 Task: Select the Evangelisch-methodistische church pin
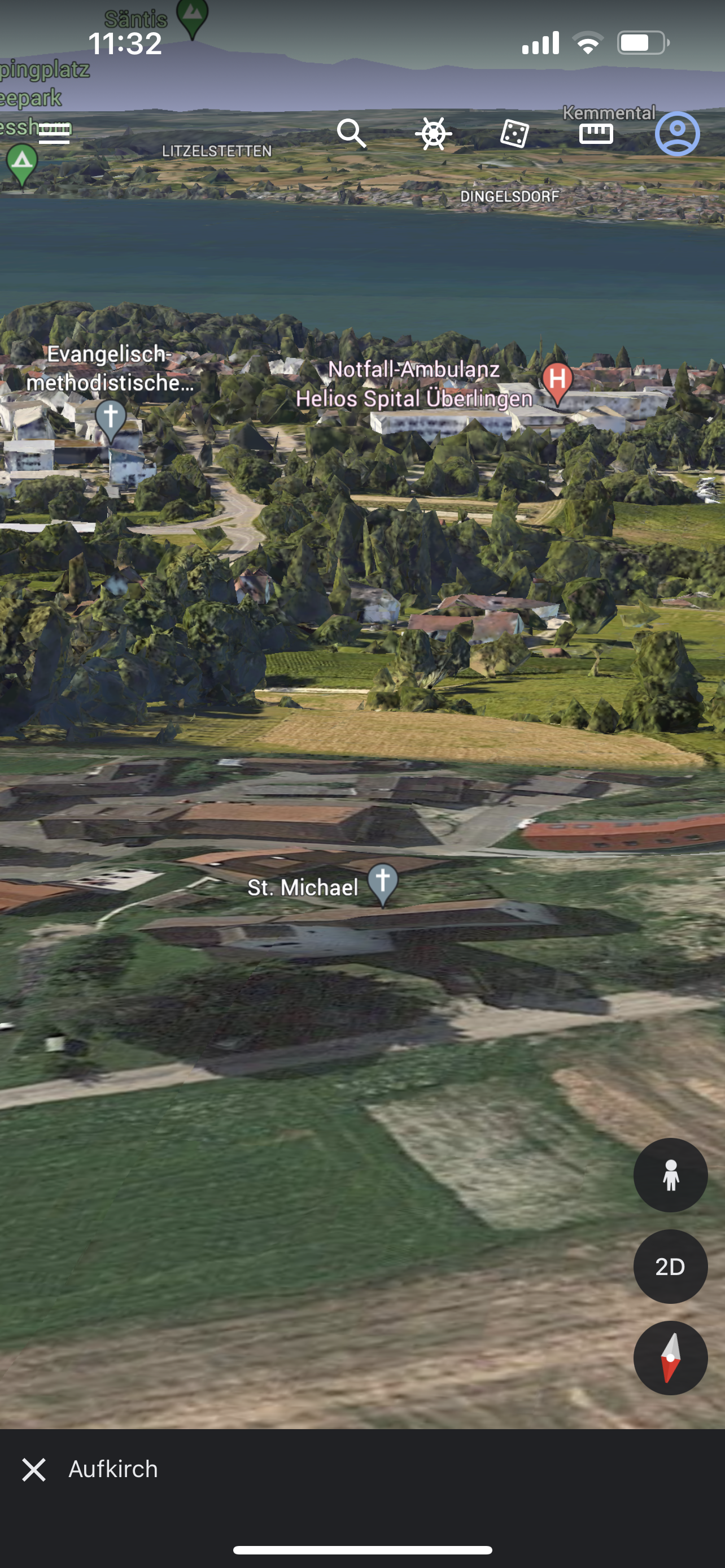pos(111,419)
